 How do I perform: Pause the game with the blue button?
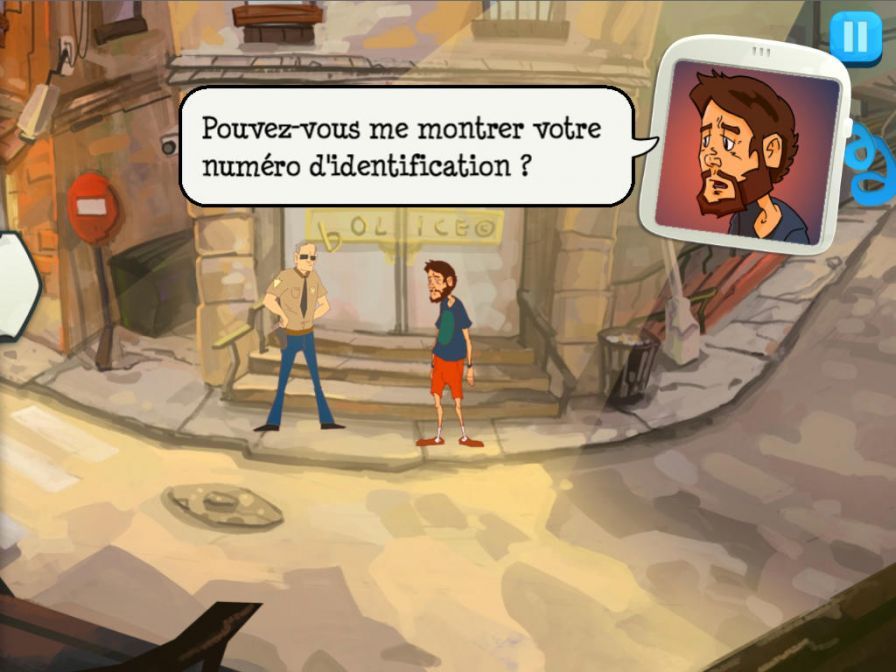coord(855,37)
